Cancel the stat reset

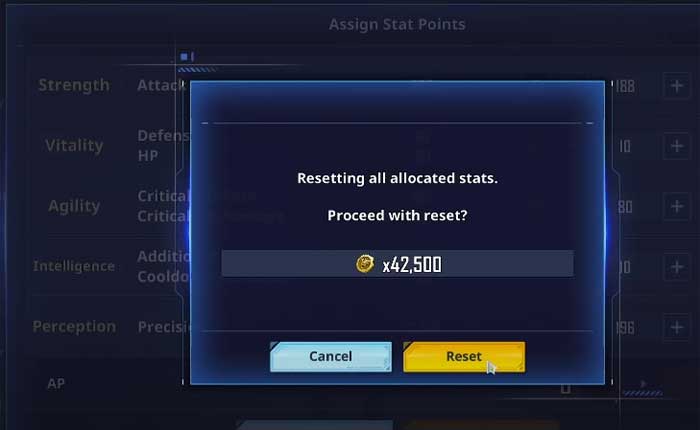point(330,356)
